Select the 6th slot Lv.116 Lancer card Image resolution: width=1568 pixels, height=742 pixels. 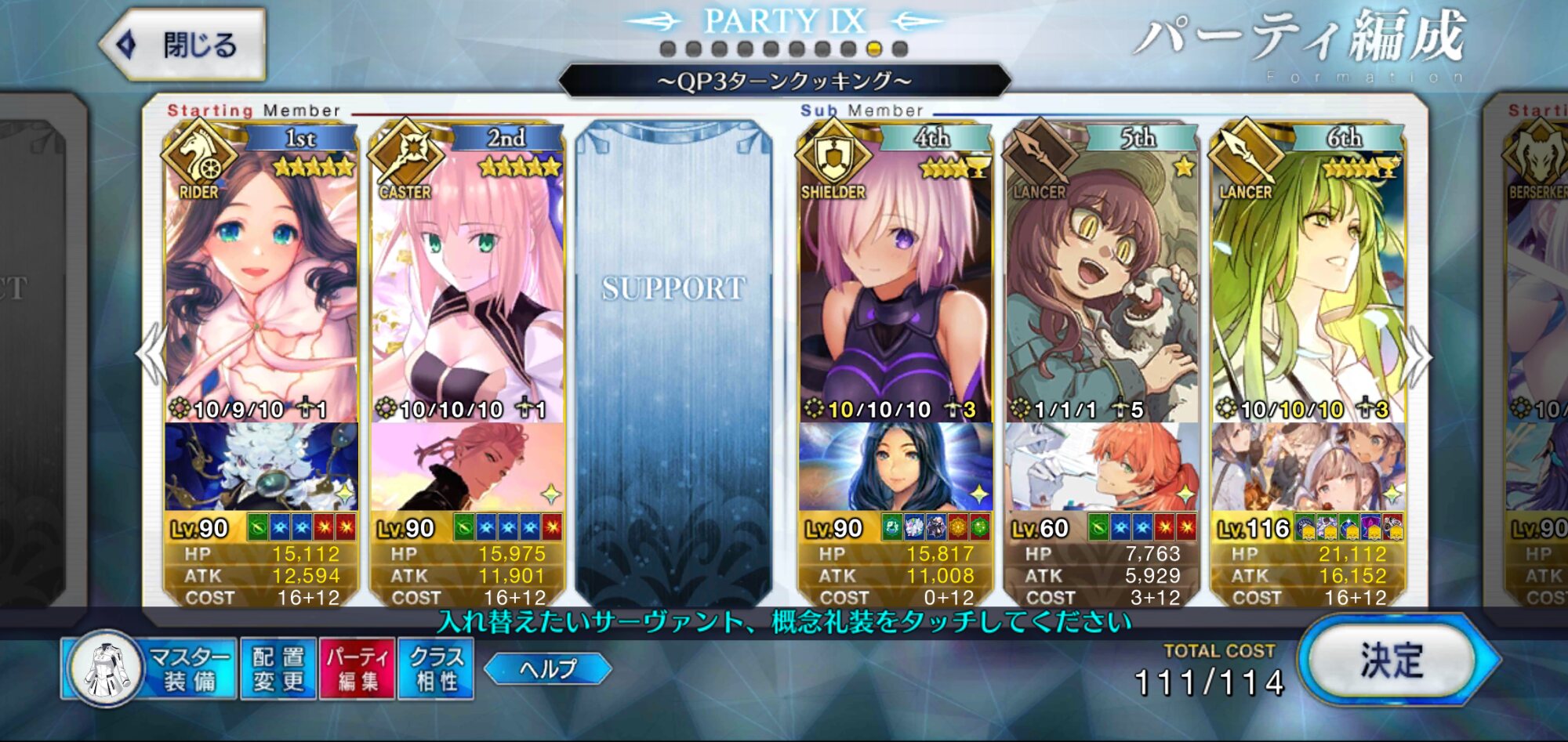1308,282
